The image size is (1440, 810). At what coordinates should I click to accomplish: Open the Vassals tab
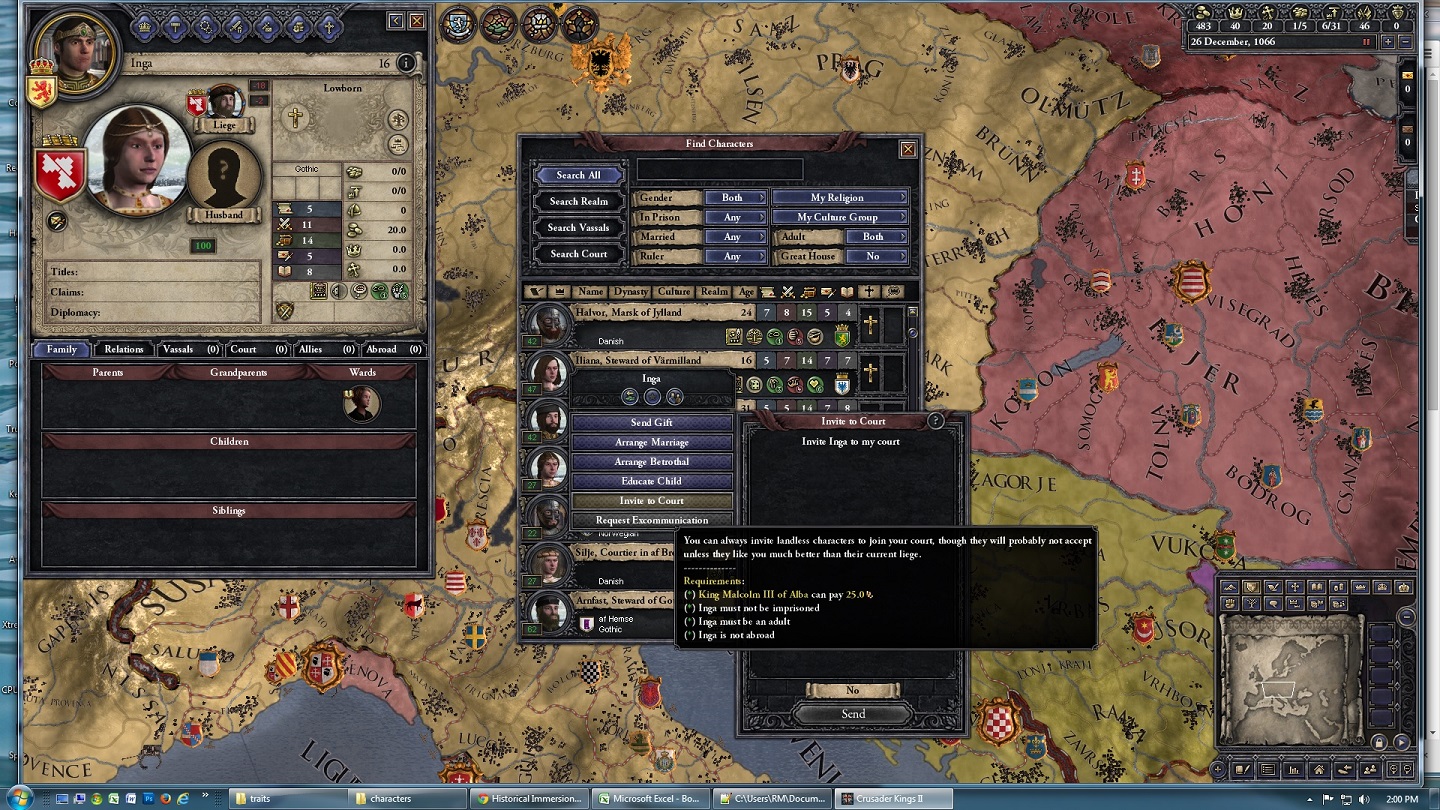[x=186, y=349]
